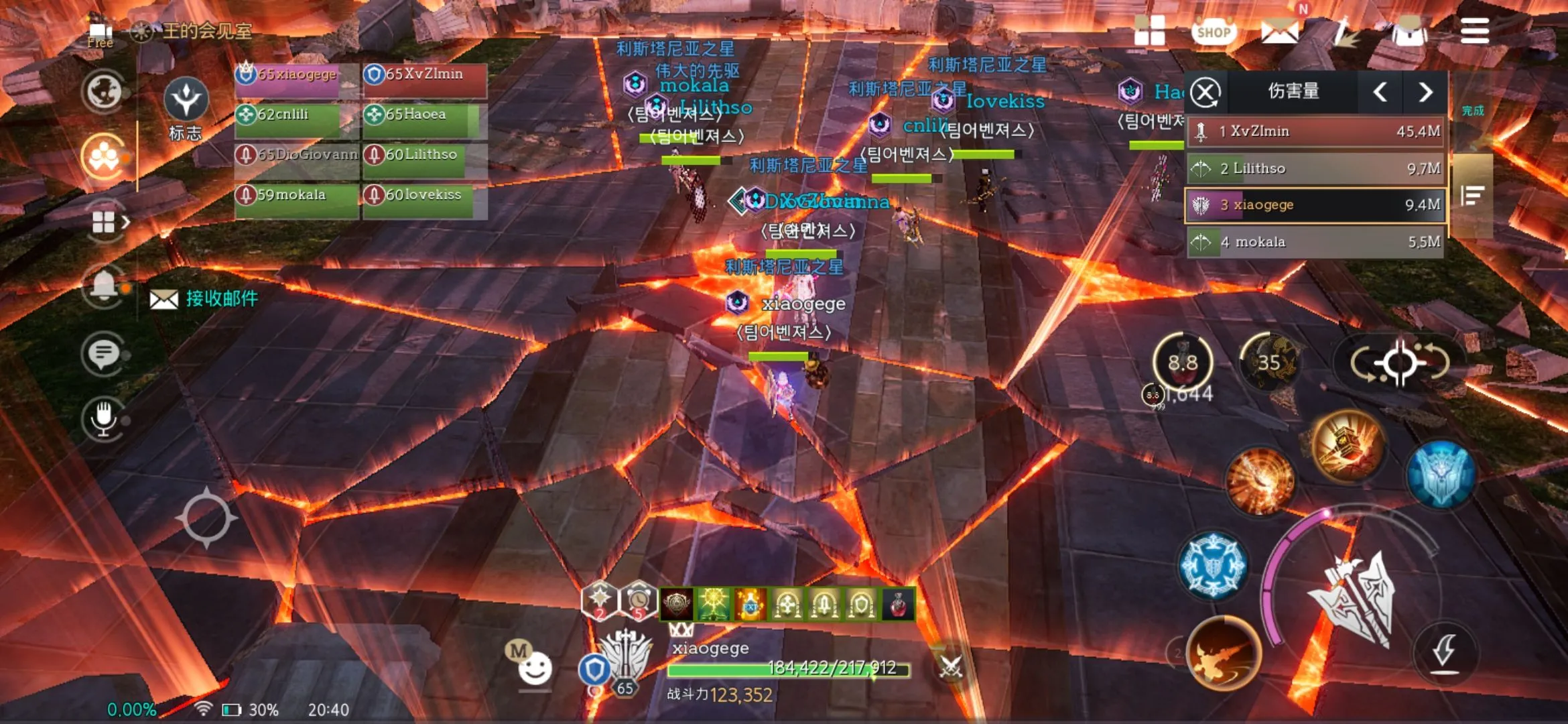This screenshot has height=724, width=1568.
Task: Open the hamburger main menu
Action: click(1474, 31)
